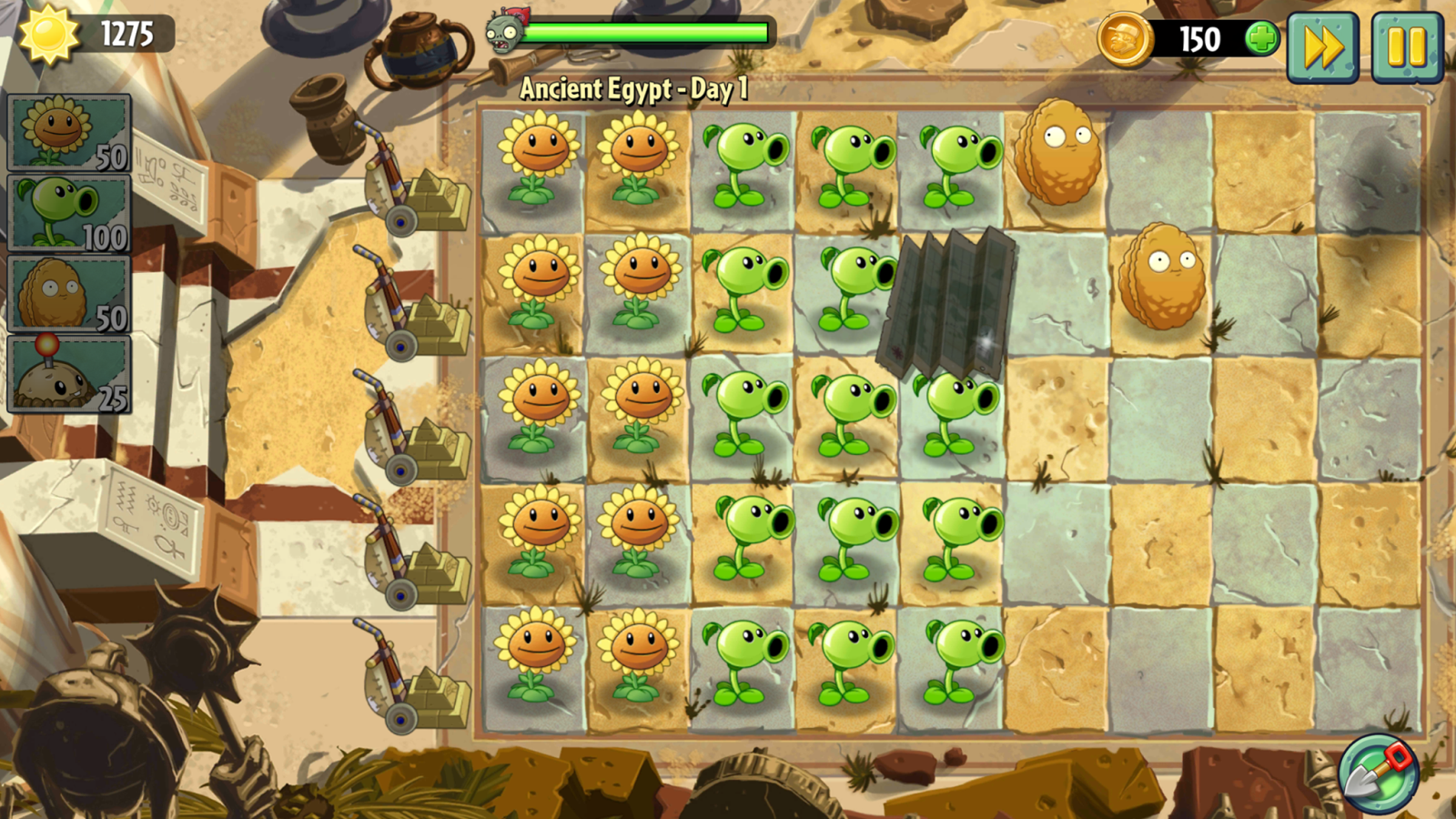Equip the shovel tool
Image resolution: width=1456 pixels, height=819 pixels.
pyautogui.click(x=1380, y=774)
